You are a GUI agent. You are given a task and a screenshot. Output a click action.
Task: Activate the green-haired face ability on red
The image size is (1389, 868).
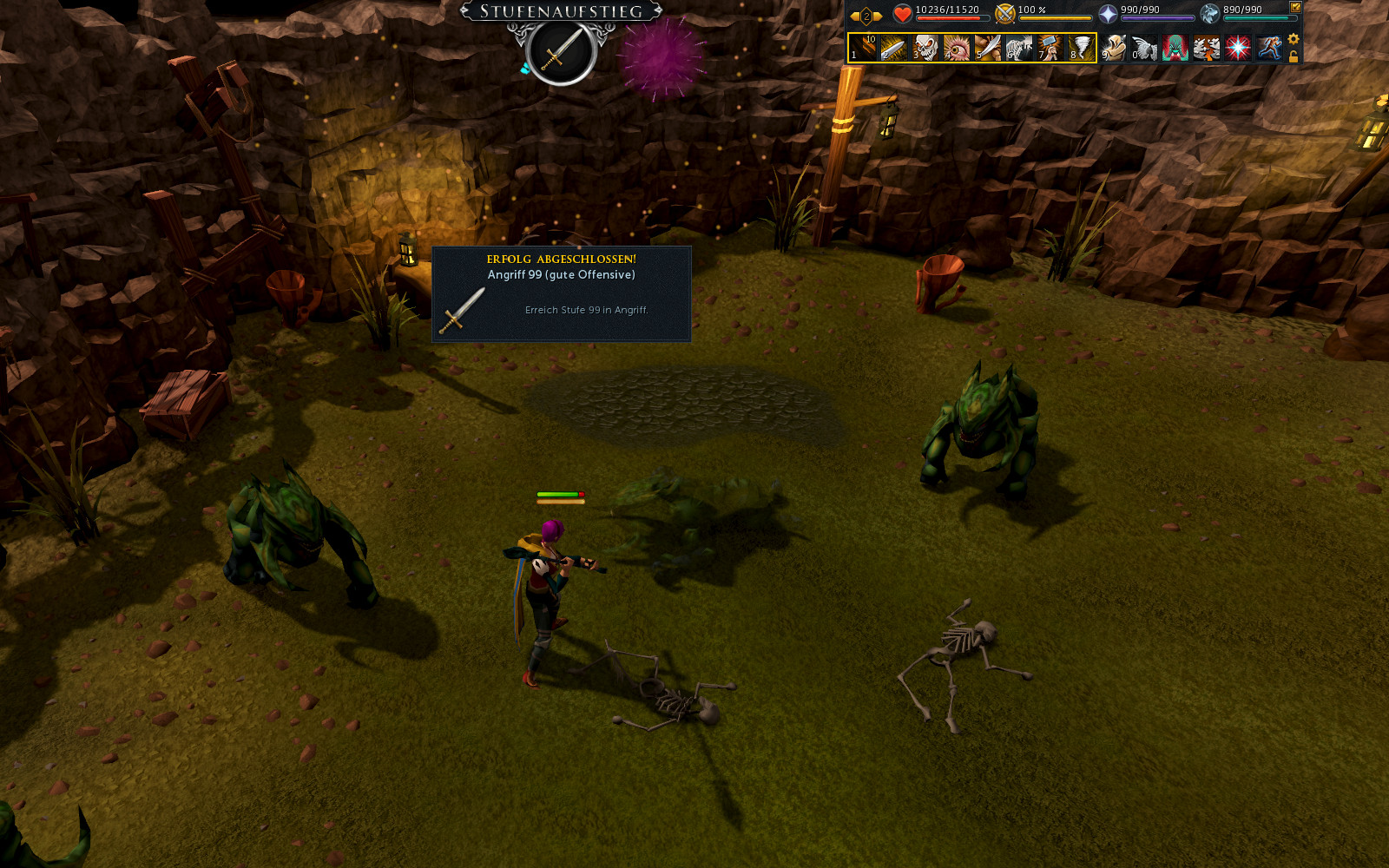pos(1175,48)
